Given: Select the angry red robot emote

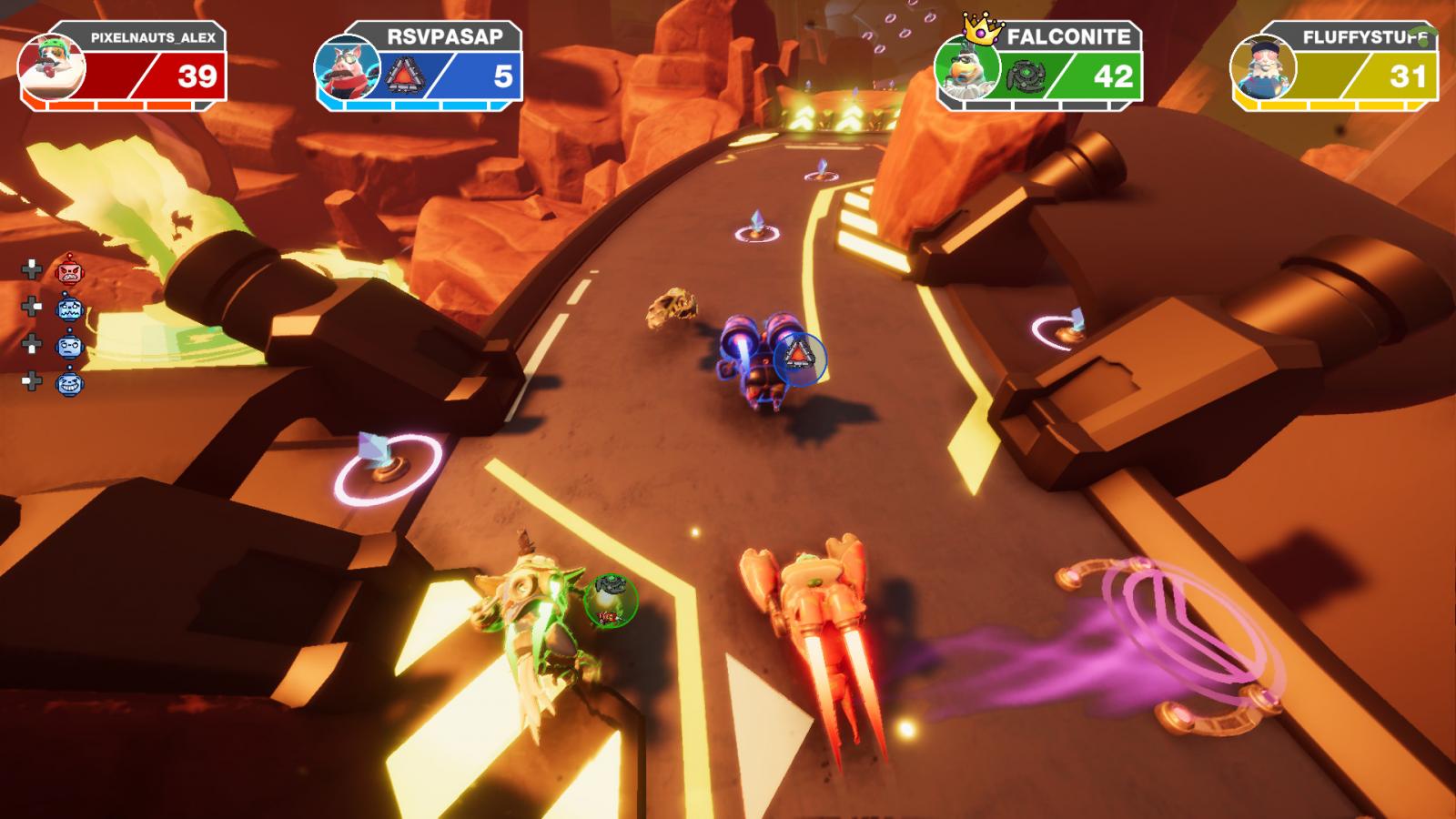Looking at the screenshot, I should click(70, 270).
